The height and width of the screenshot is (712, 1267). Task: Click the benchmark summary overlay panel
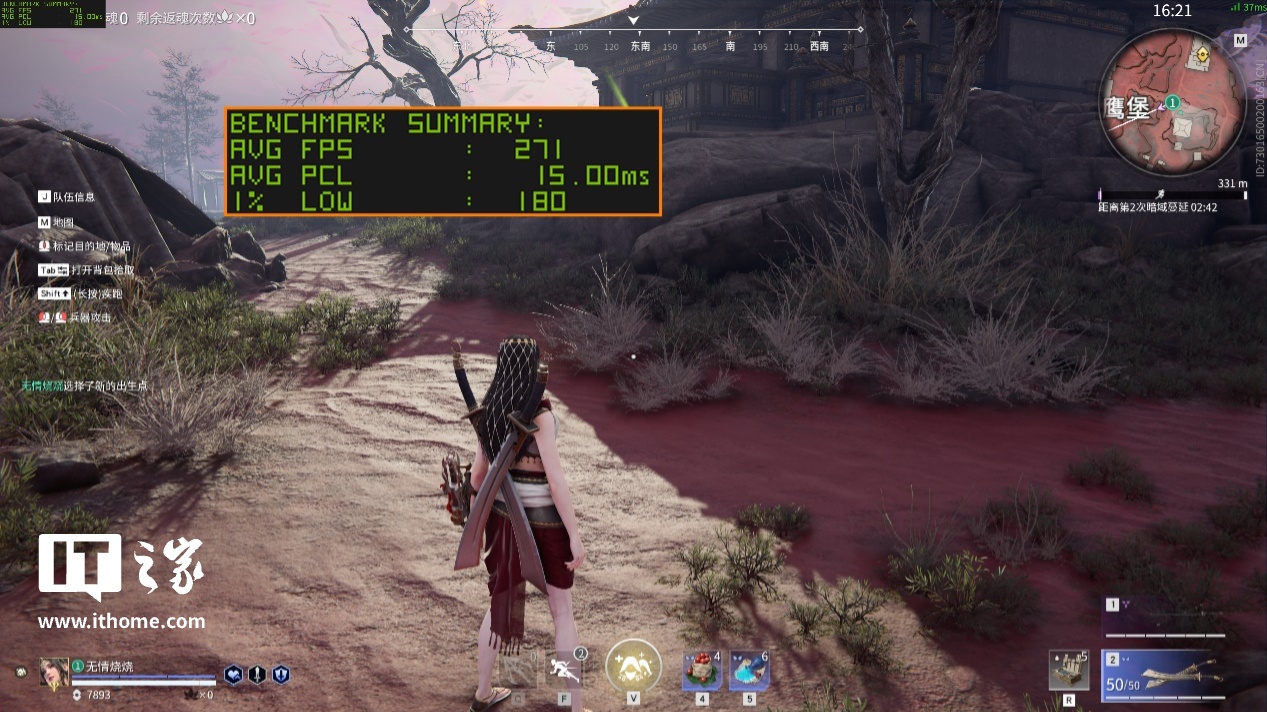(x=442, y=161)
